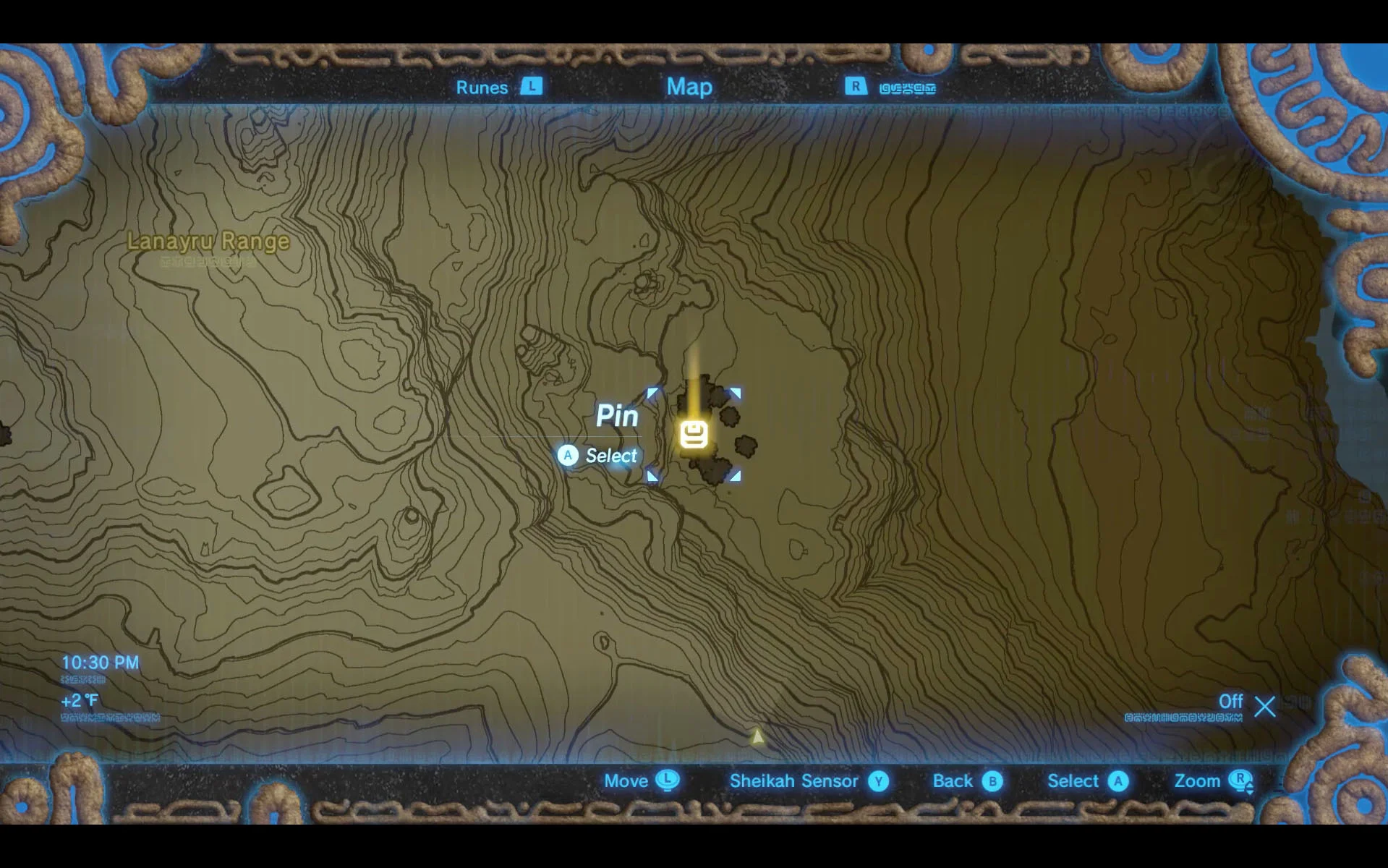Click the Lanayru Range region label
Image resolution: width=1388 pixels, height=868 pixels.
[x=208, y=242]
